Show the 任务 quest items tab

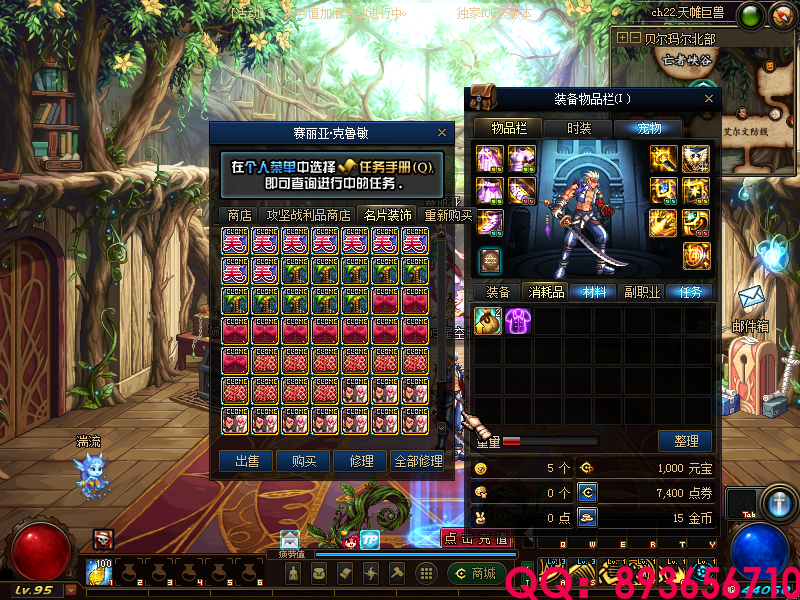(691, 292)
